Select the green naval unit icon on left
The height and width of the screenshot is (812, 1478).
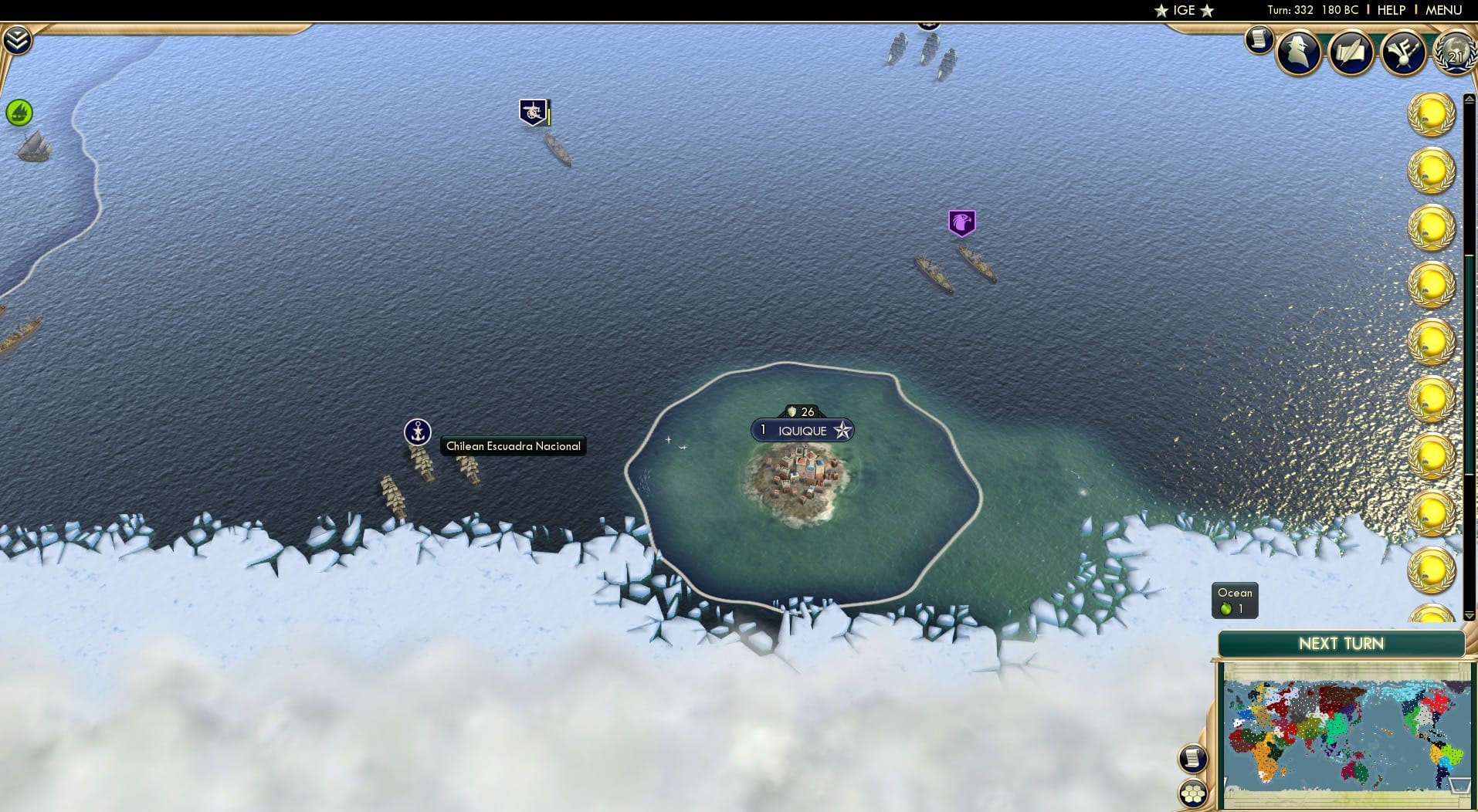coord(18,112)
